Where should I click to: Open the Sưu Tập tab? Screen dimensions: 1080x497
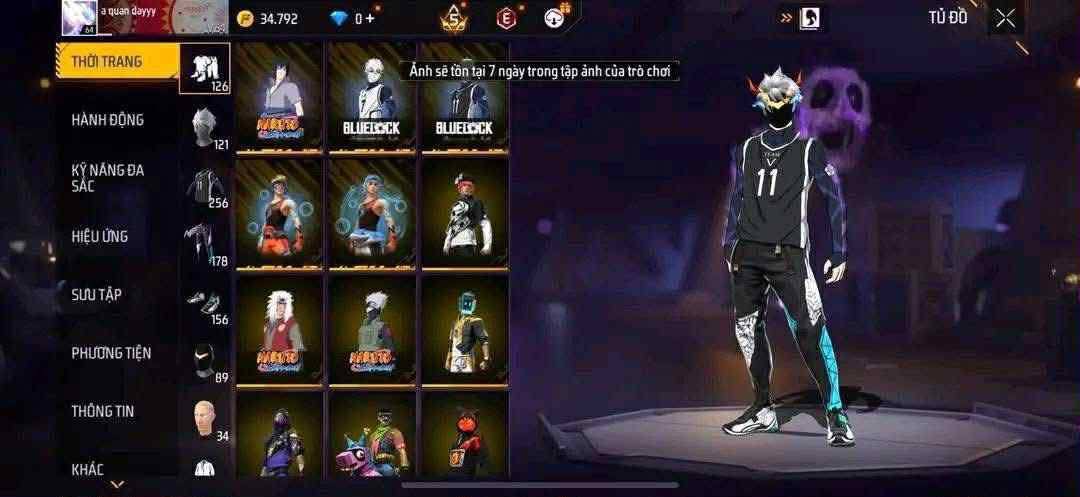[x=97, y=295]
